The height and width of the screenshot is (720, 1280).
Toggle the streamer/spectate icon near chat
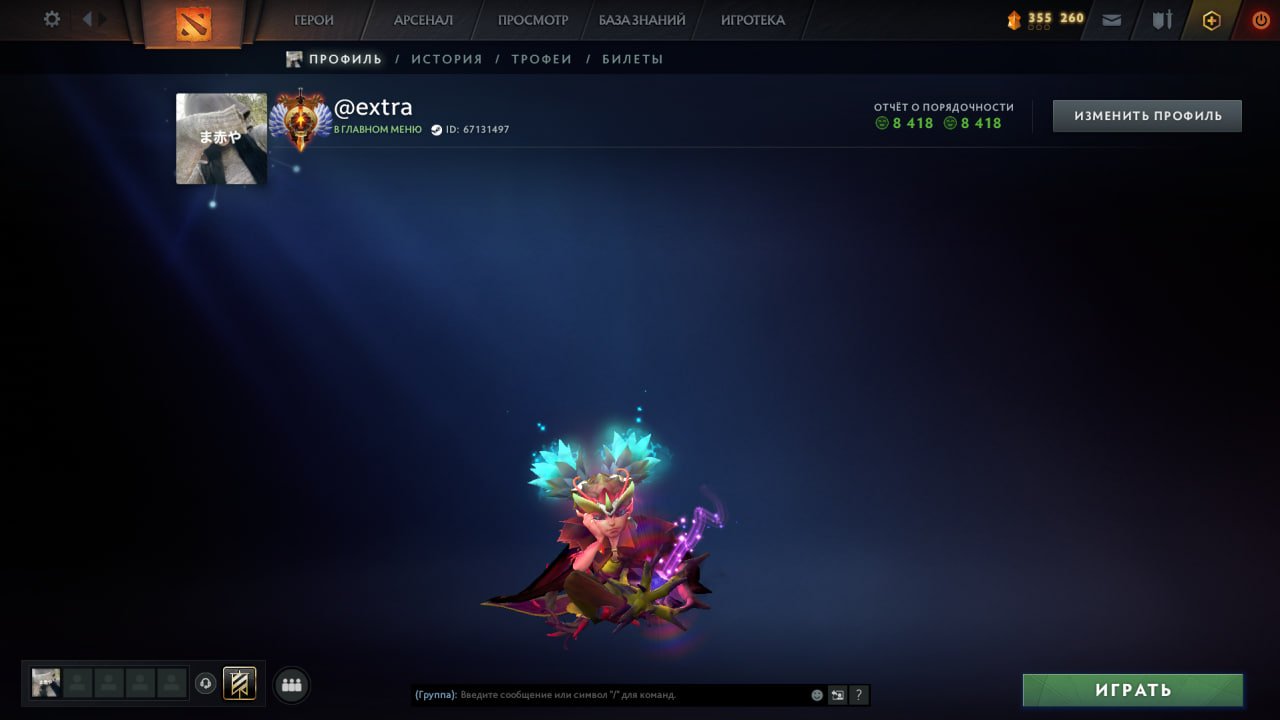[837, 694]
